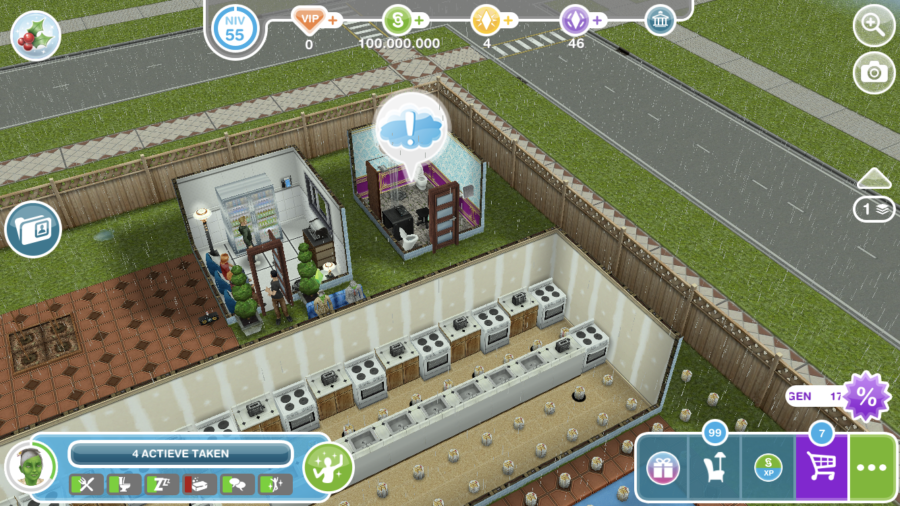
Task: Go up a floor with the arrow
Action: point(874,177)
